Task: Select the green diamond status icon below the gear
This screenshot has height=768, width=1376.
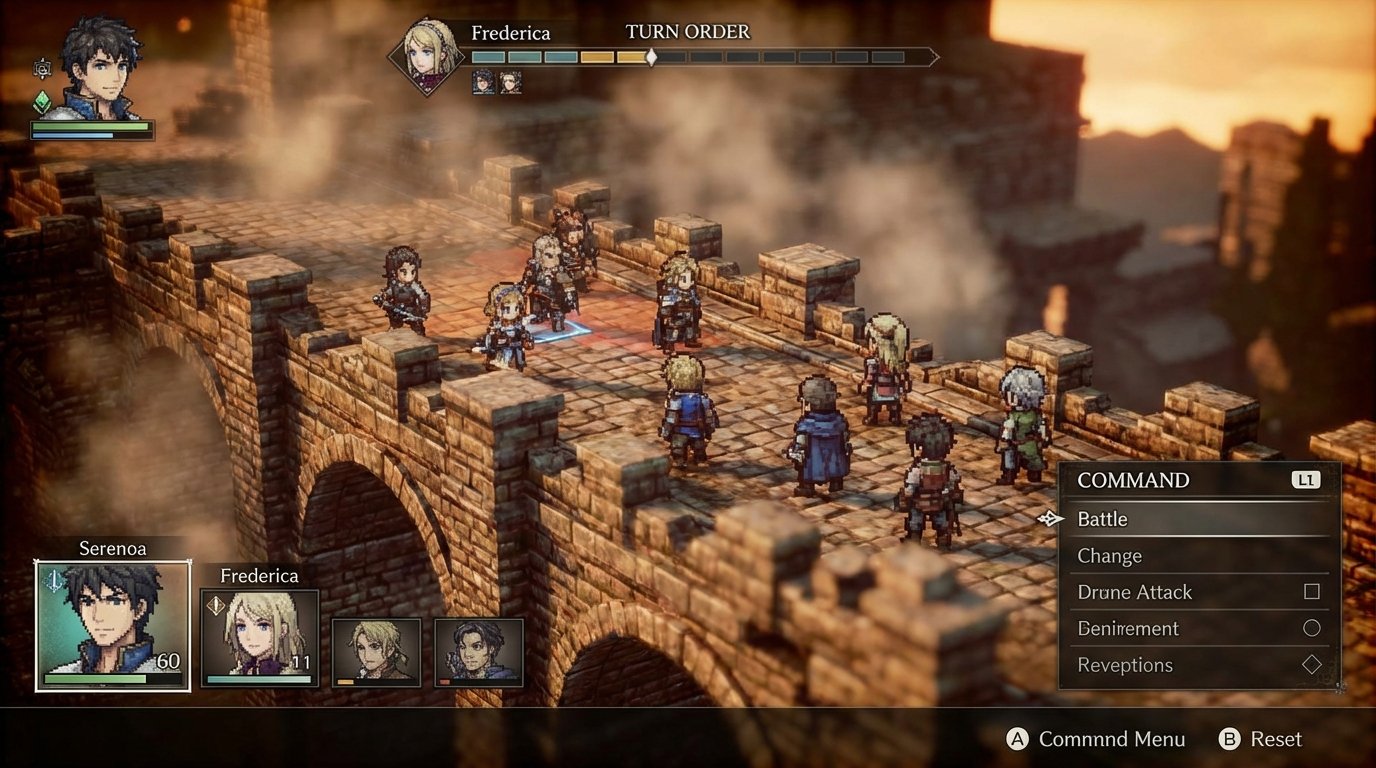Action: pyautogui.click(x=43, y=101)
